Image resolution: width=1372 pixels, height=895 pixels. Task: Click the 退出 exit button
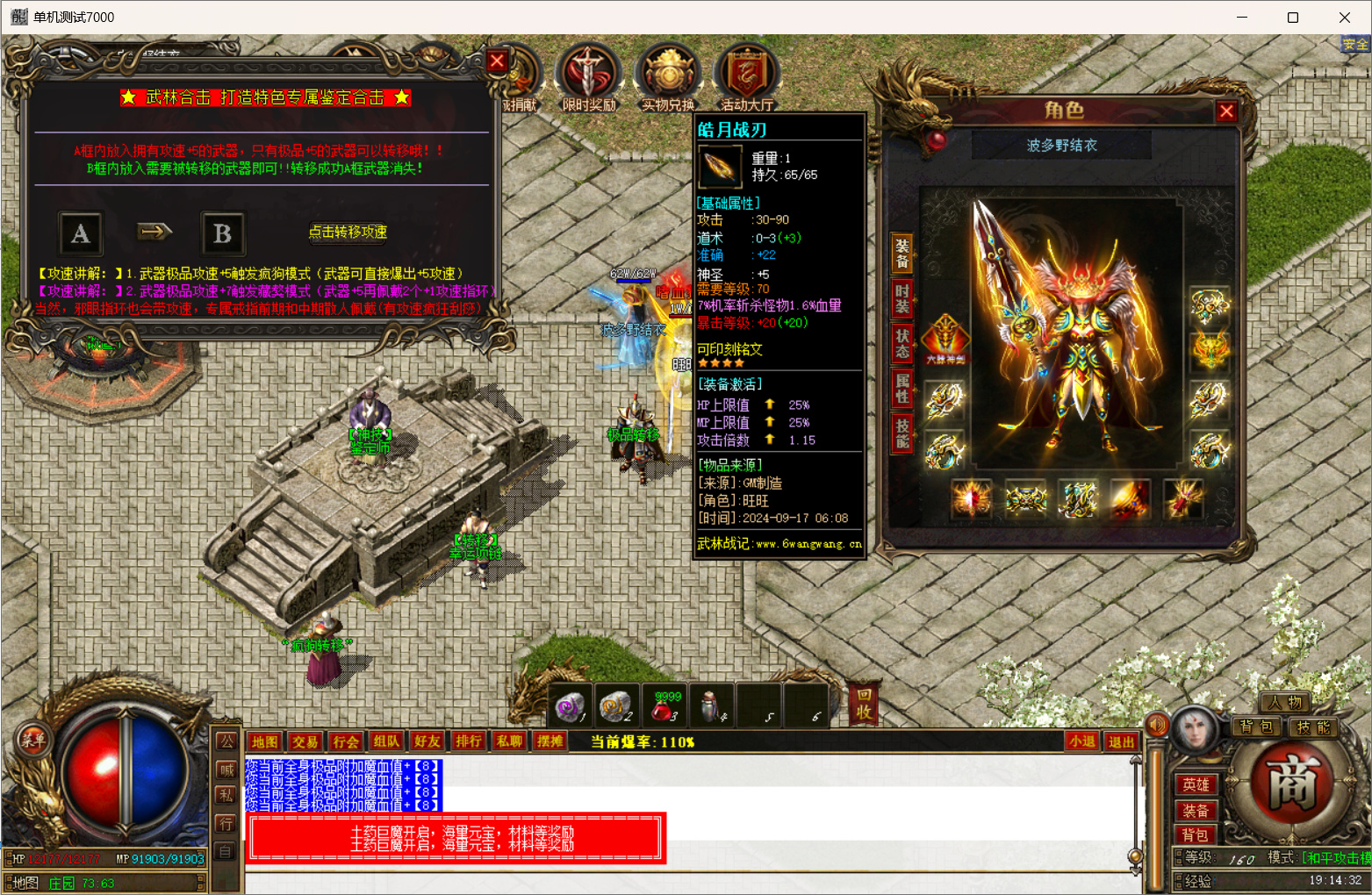1121,741
